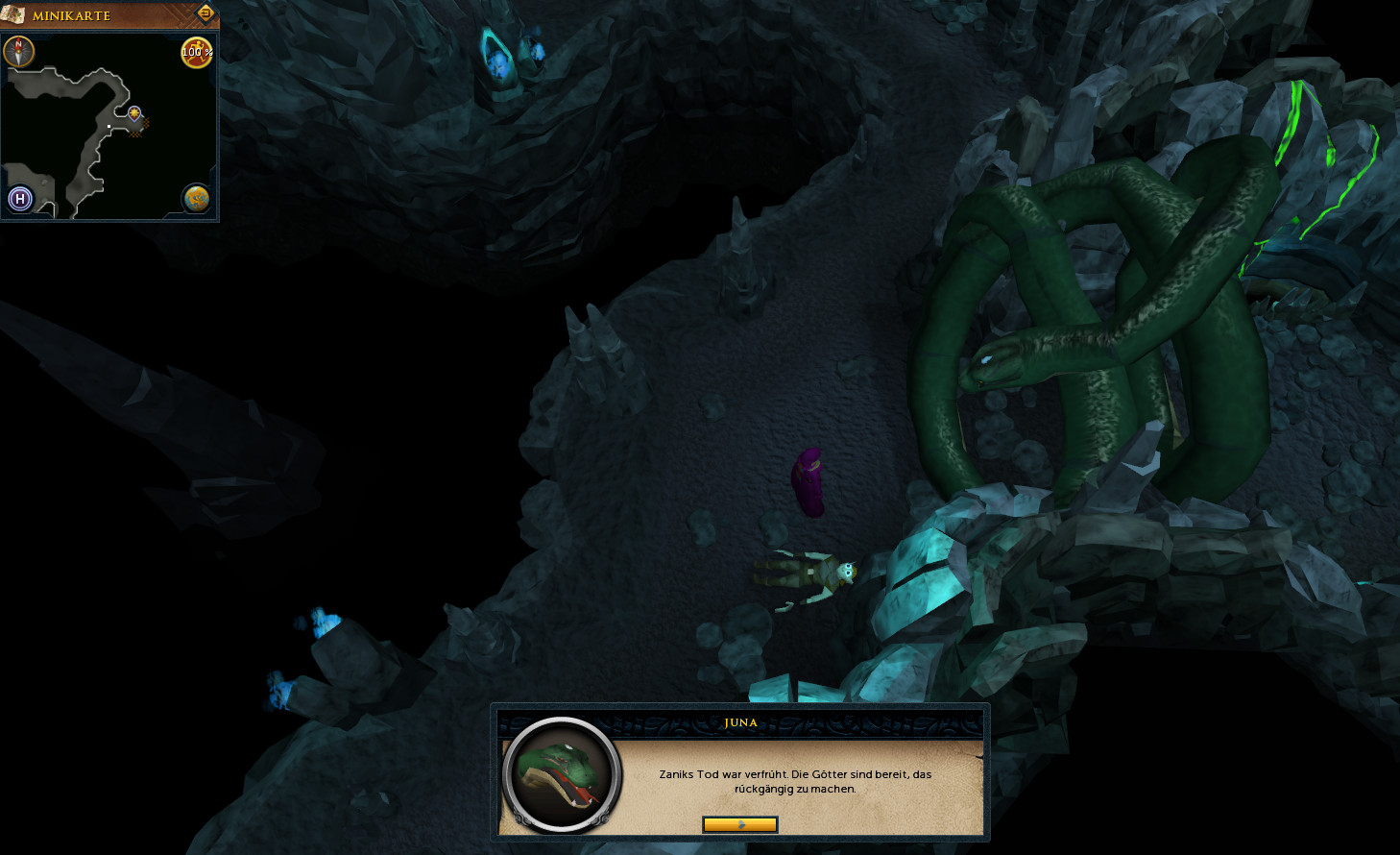Select the quest marker on the minimap

(134, 113)
